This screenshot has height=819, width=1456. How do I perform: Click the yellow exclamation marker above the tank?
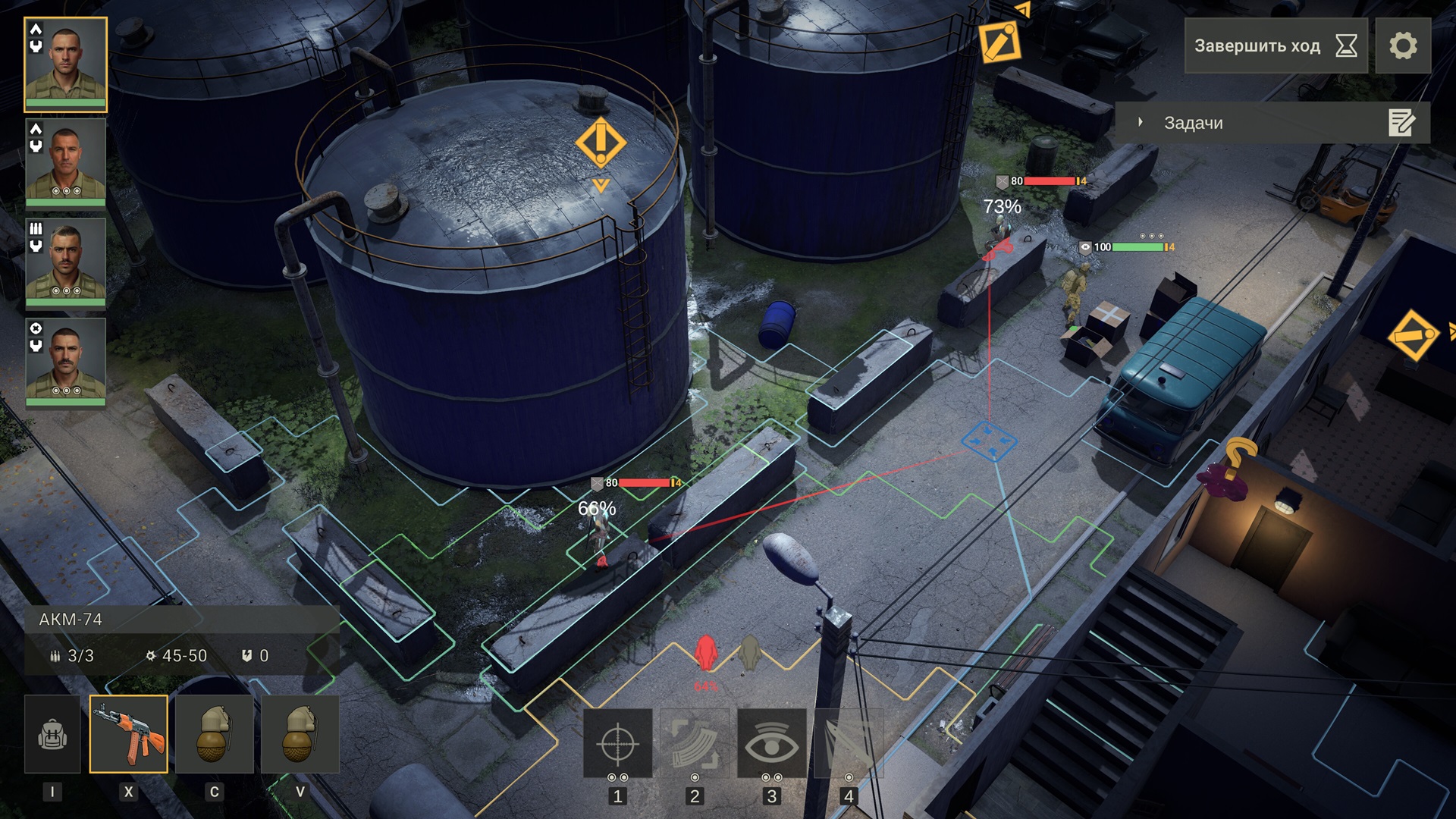coord(600,141)
